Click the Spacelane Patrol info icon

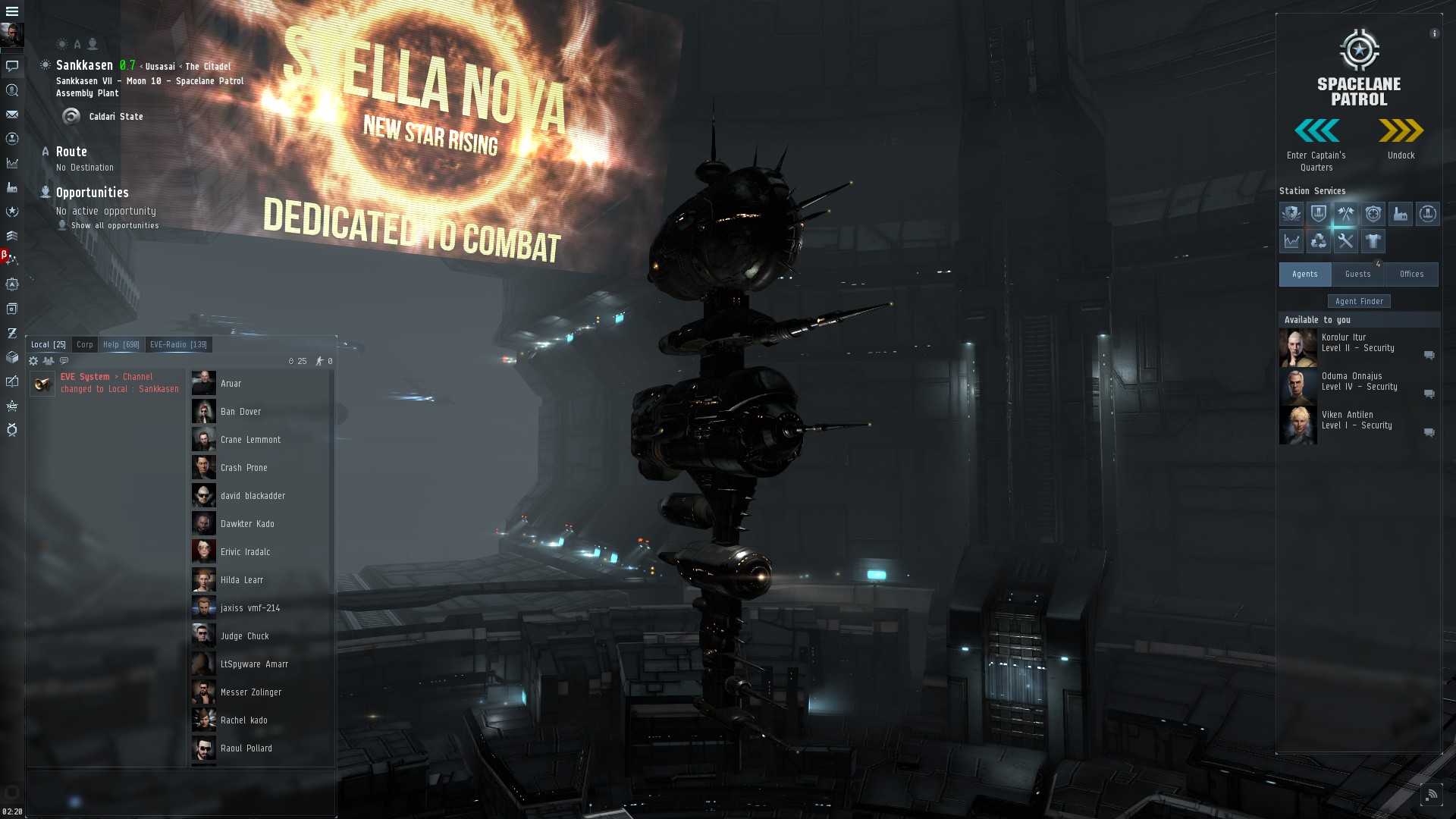coord(1433,33)
